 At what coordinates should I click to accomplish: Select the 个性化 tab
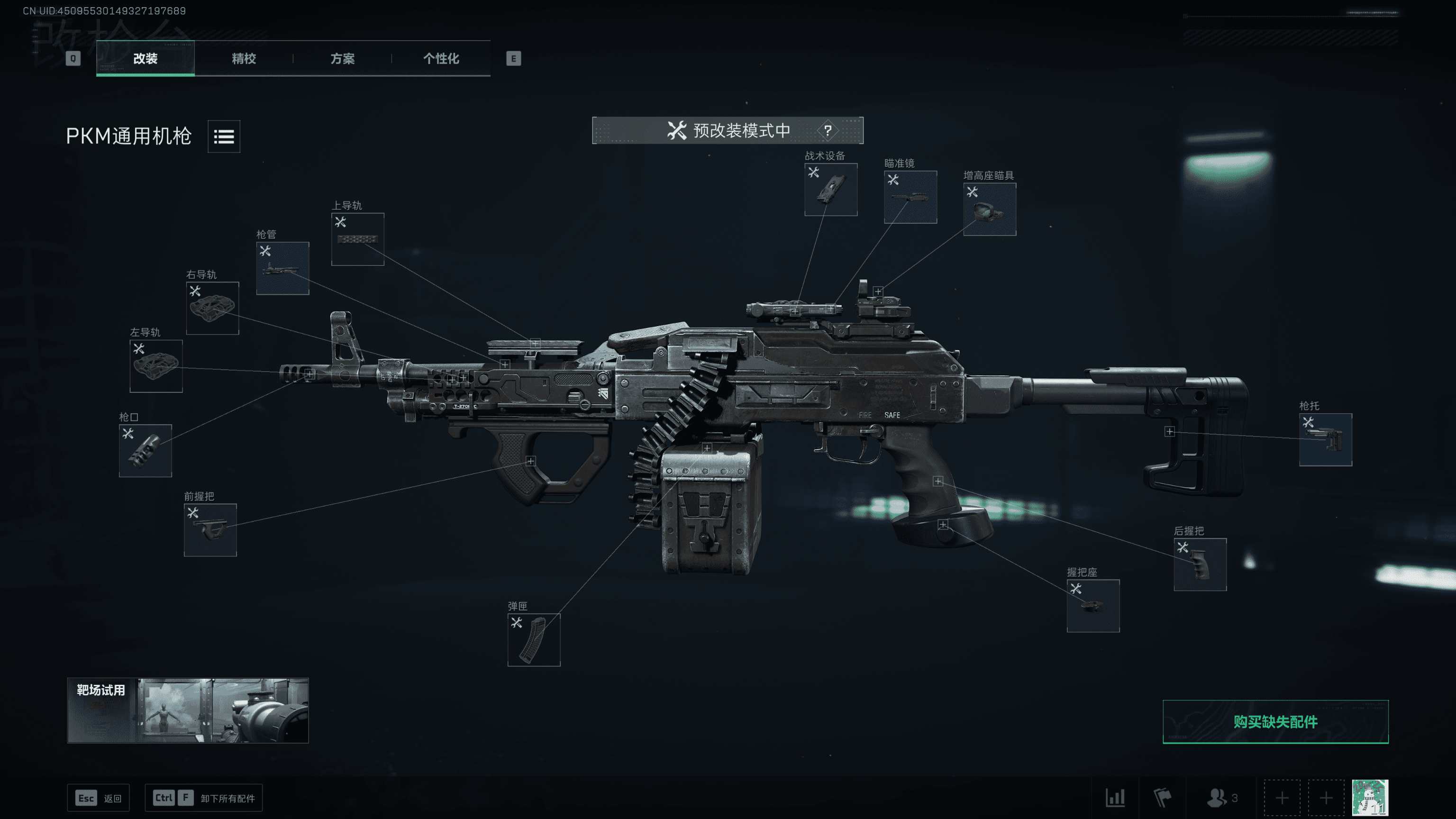[441, 58]
